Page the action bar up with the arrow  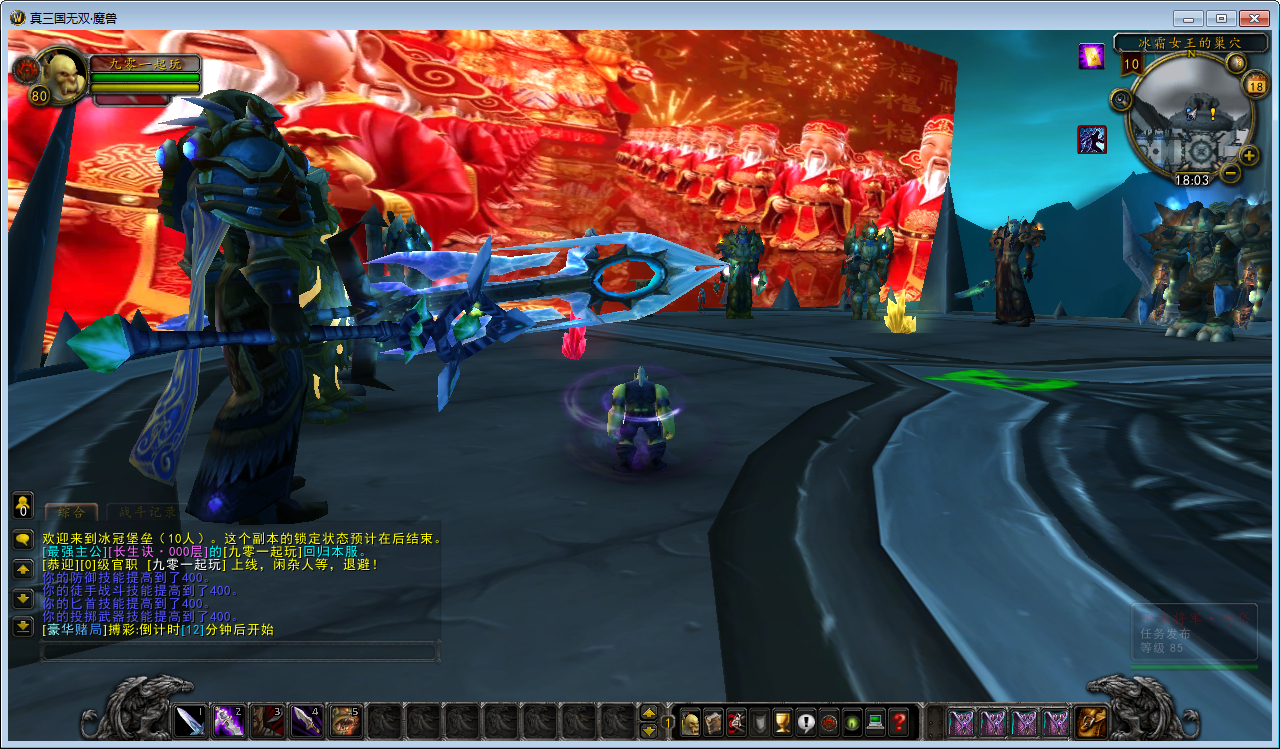click(648, 713)
